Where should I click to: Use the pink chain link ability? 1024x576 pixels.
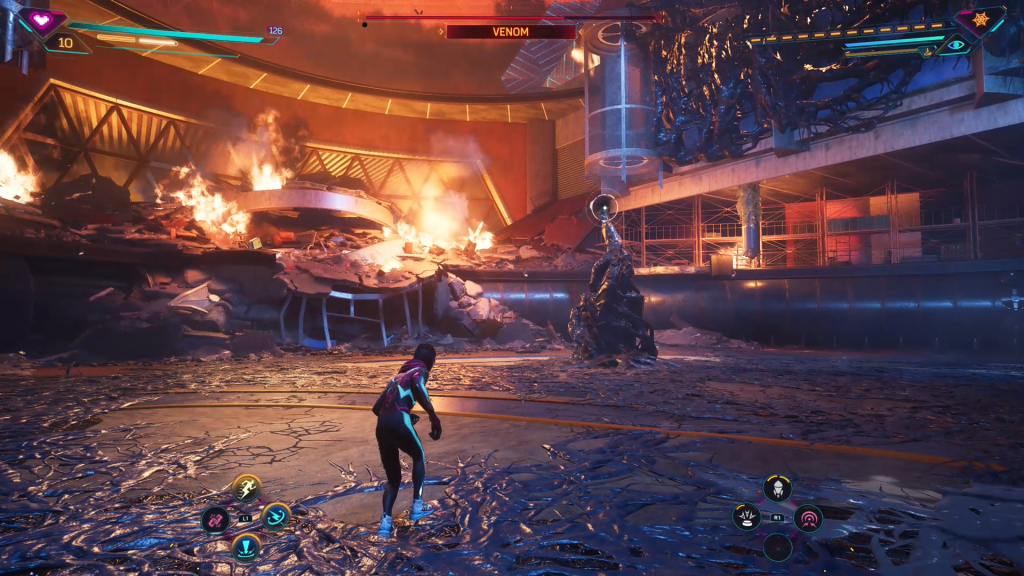point(215,519)
